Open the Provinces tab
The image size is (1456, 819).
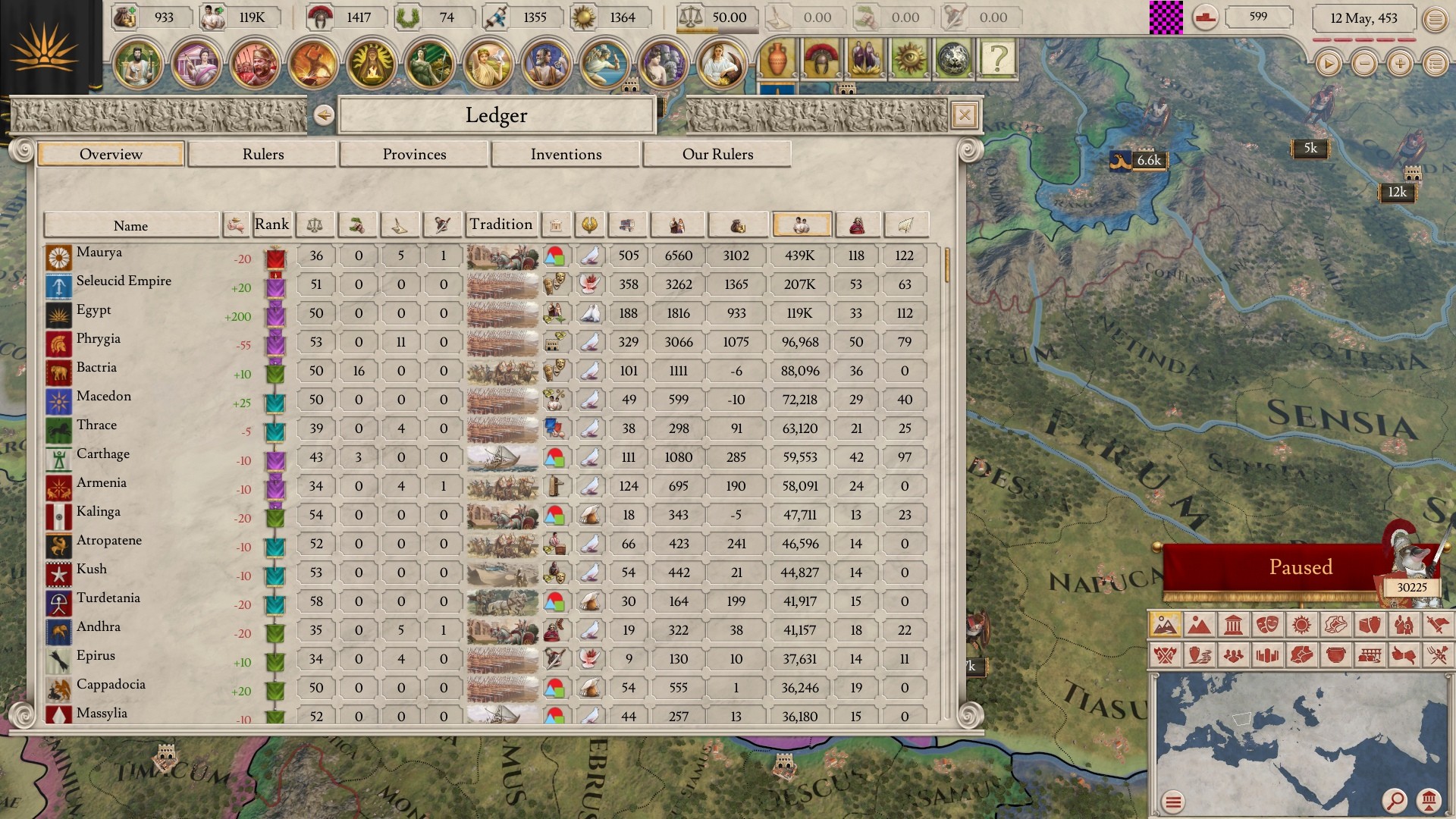[x=414, y=154]
